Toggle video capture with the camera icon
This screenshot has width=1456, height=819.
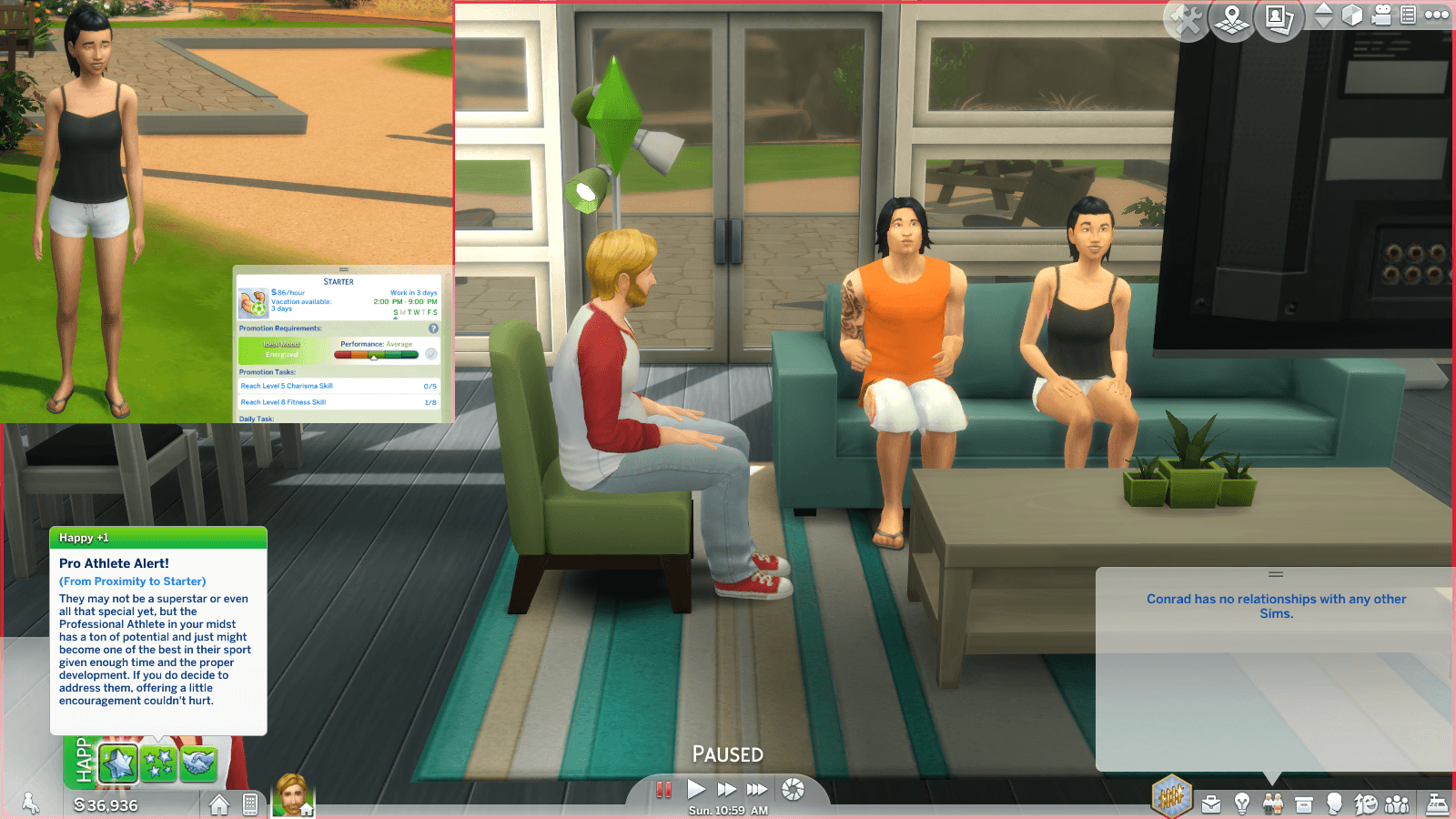1383,15
